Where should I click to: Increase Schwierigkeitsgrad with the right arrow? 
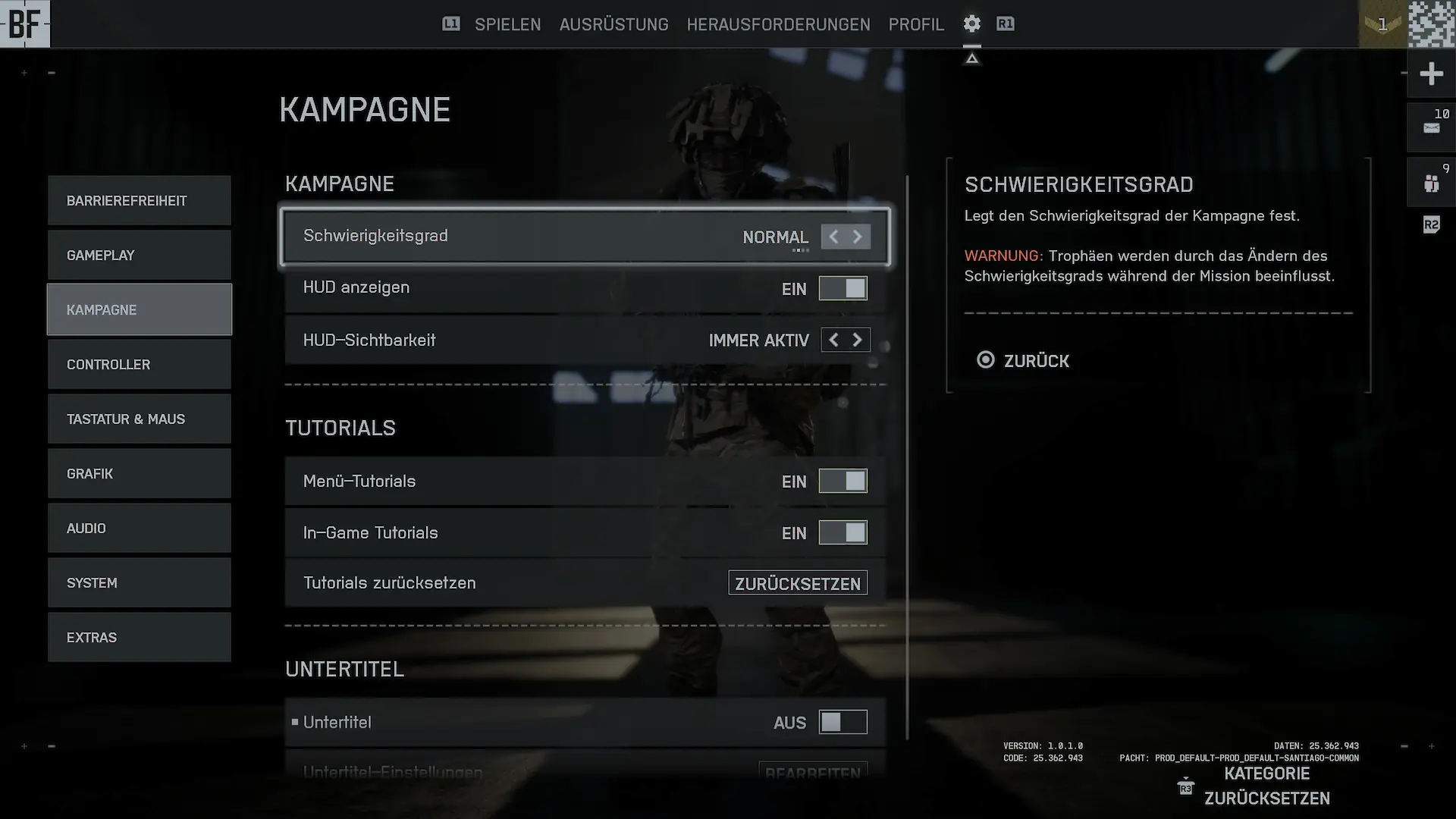coord(858,237)
